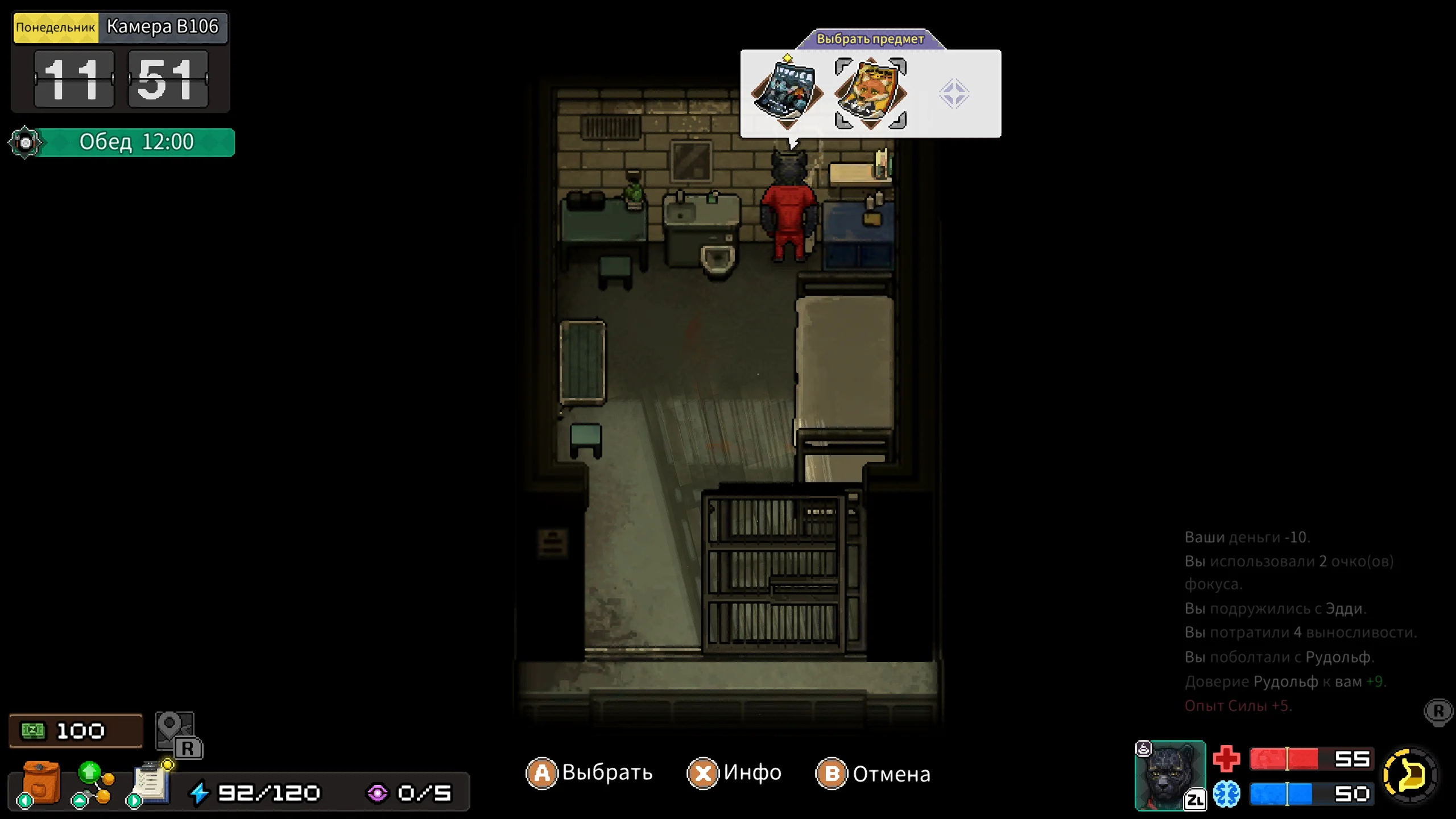Viewport: 1456px width, 819px height.
Task: Click the black panther character portrait
Action: click(1169, 775)
